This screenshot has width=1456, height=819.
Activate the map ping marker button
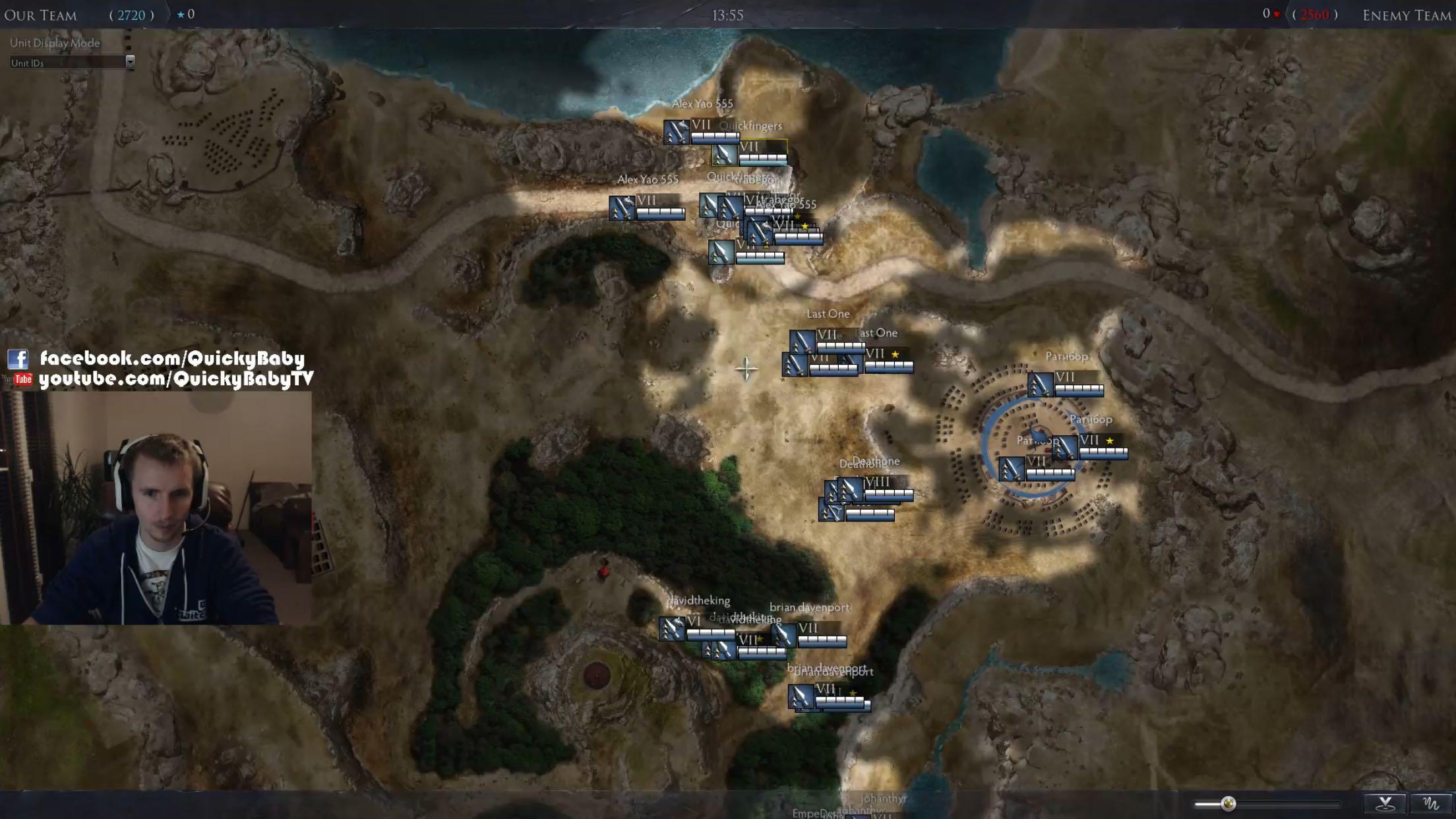[x=1385, y=803]
